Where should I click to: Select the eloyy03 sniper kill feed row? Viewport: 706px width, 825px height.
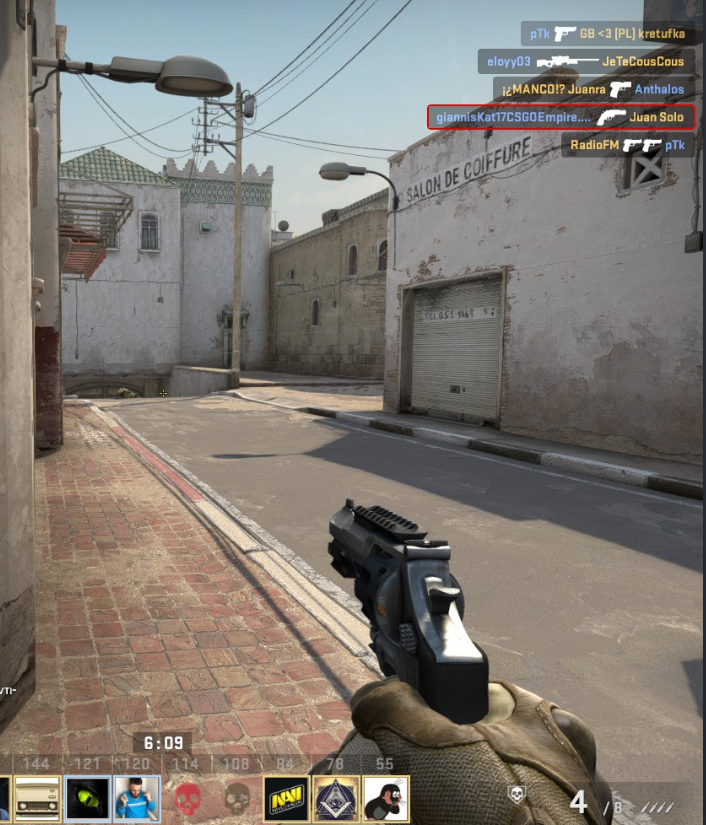585,61
